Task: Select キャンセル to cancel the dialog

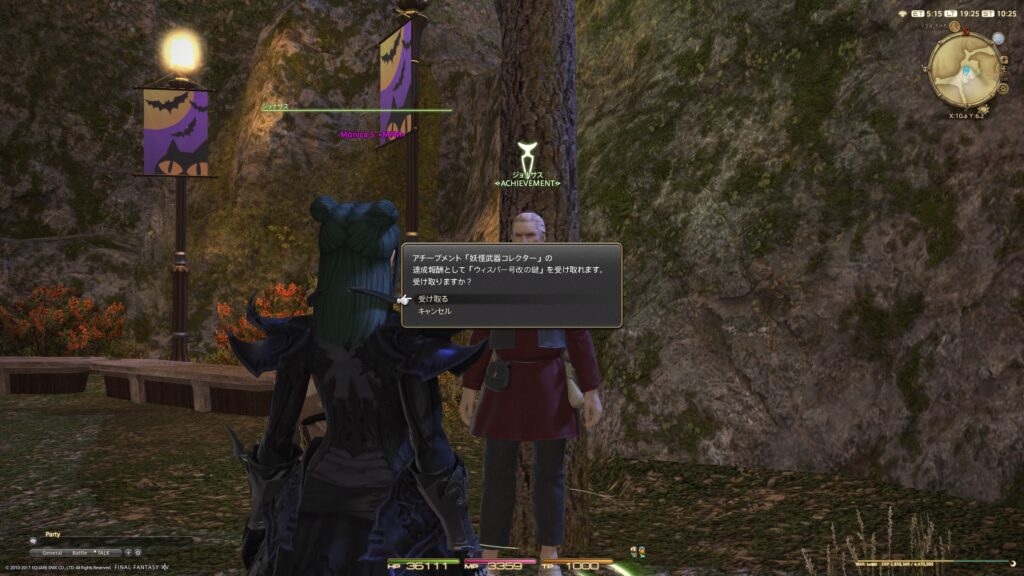Action: point(434,311)
